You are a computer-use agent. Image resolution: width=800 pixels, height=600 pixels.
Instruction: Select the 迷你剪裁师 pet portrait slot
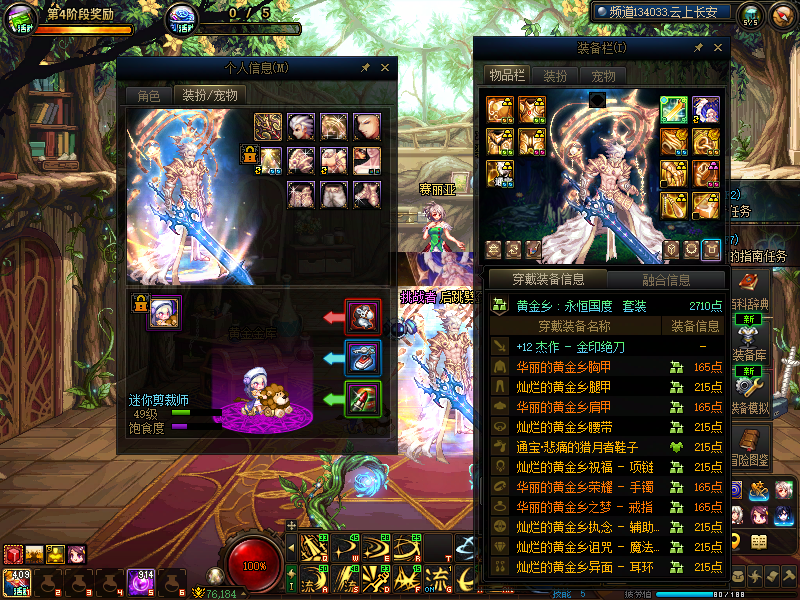pyautogui.click(x=164, y=312)
